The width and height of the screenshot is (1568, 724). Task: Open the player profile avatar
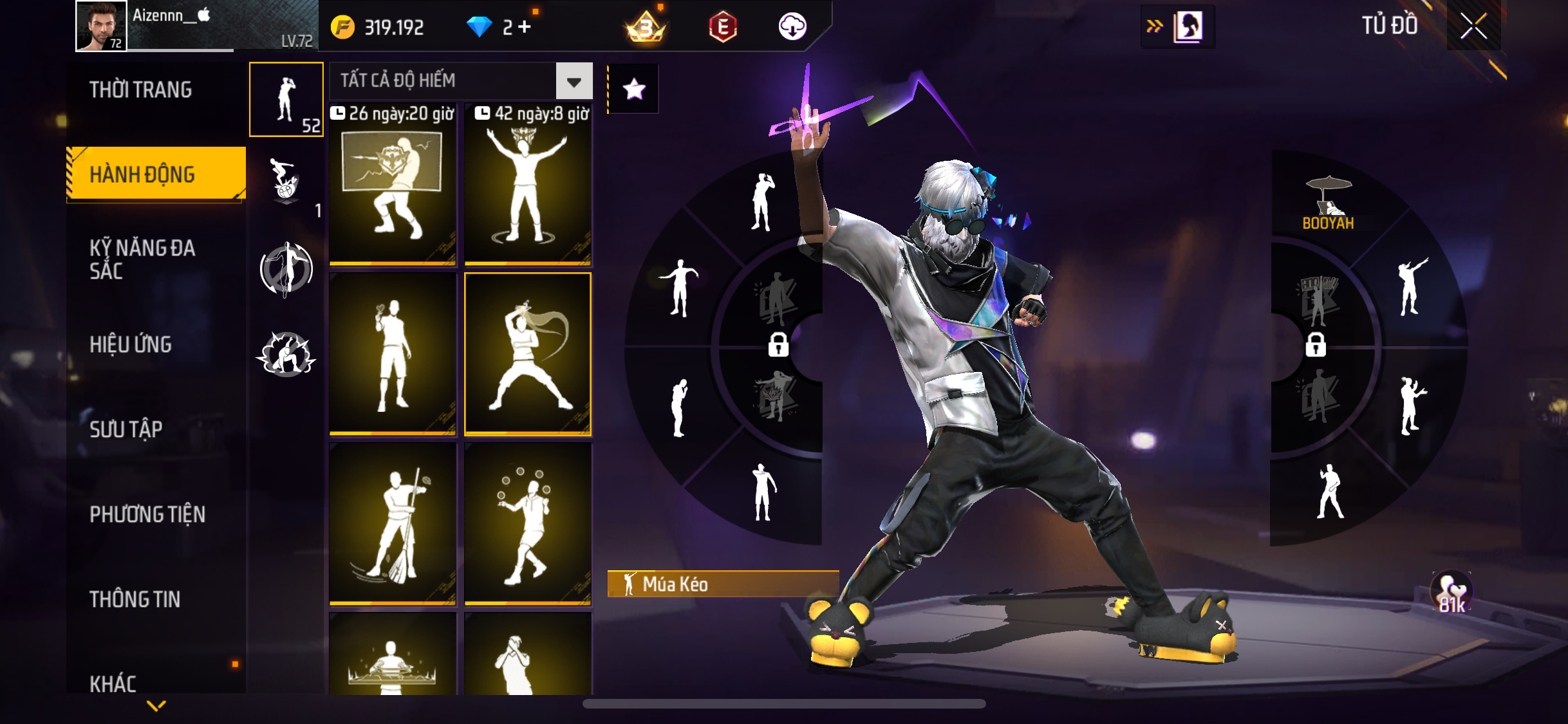(x=101, y=26)
